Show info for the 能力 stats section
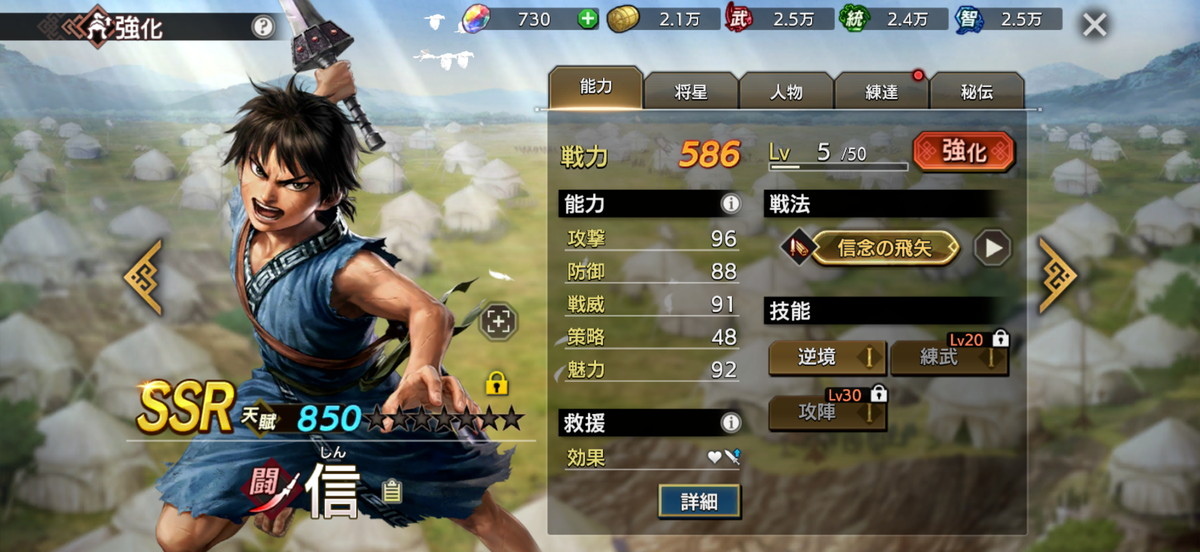This screenshot has width=1200, height=552. (731, 204)
